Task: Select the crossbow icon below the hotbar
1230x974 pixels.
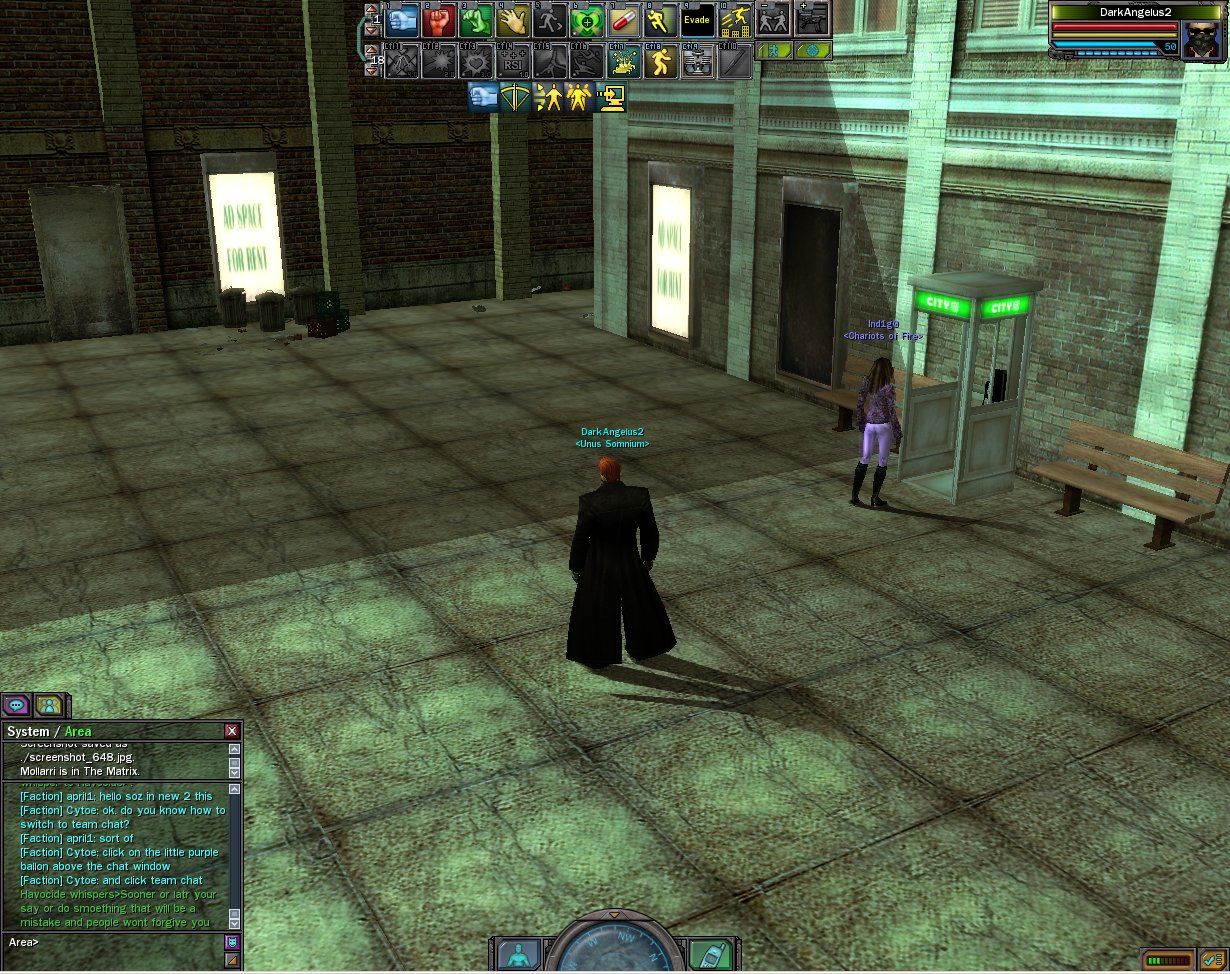Action: click(x=516, y=98)
